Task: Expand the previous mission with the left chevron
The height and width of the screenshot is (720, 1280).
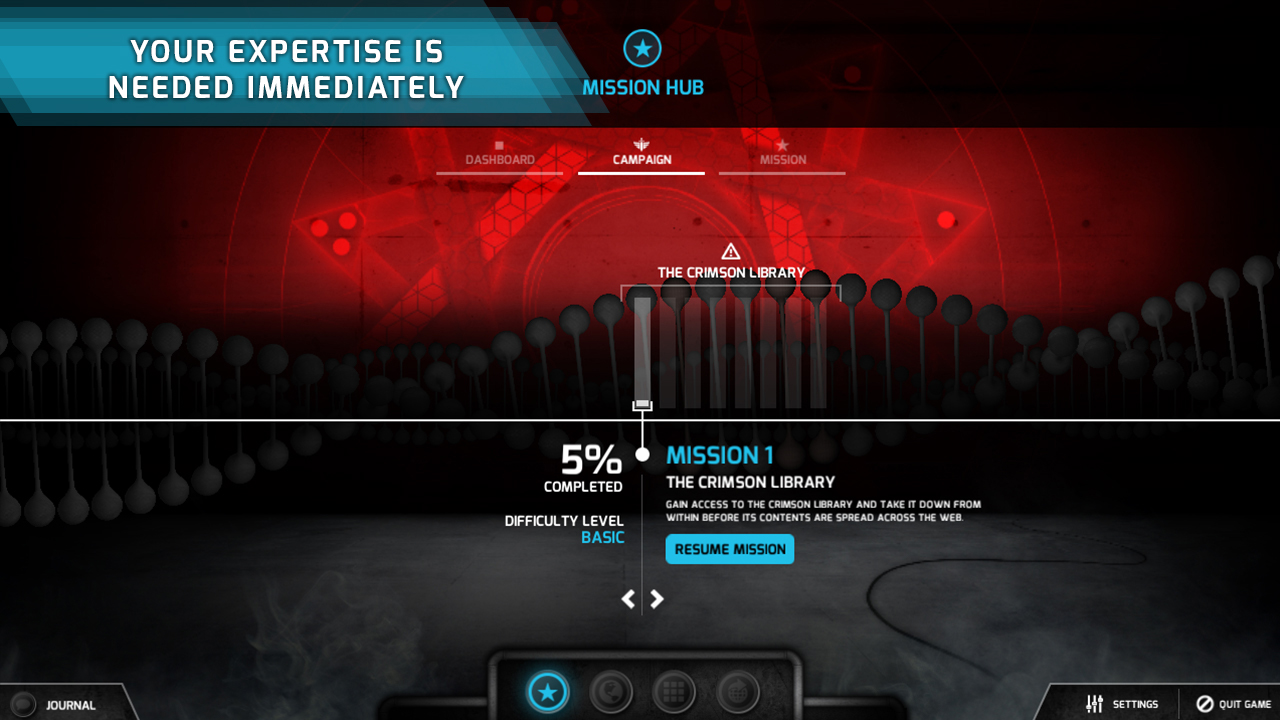Action: click(x=627, y=598)
